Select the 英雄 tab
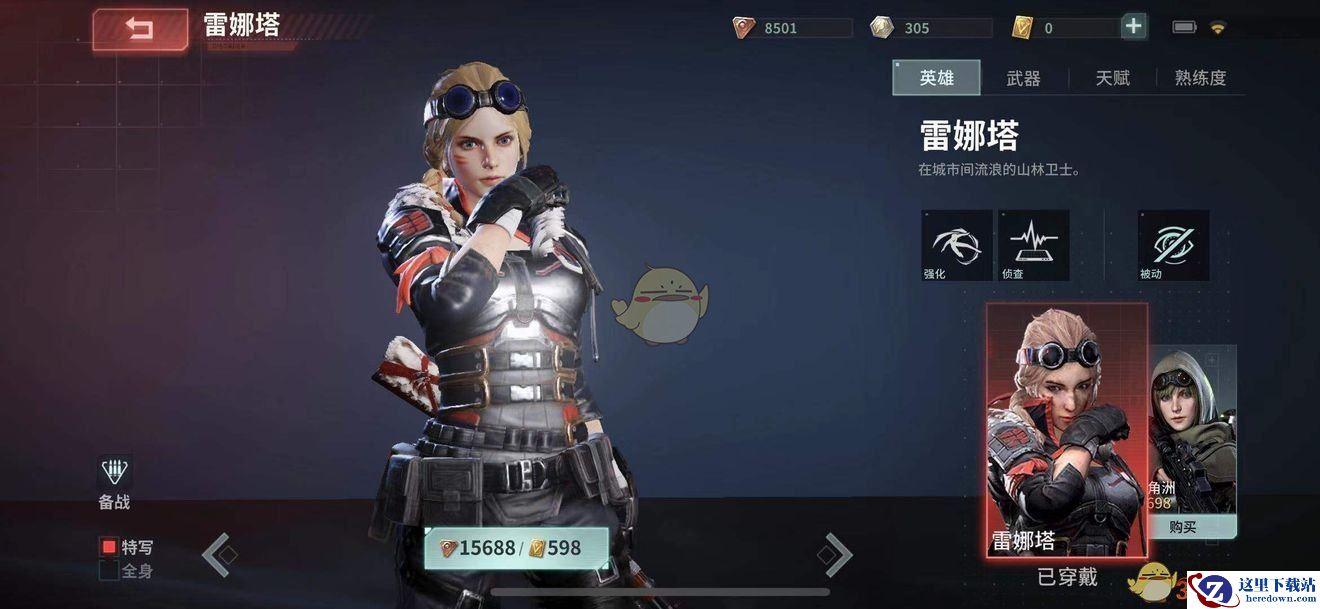 (x=936, y=78)
